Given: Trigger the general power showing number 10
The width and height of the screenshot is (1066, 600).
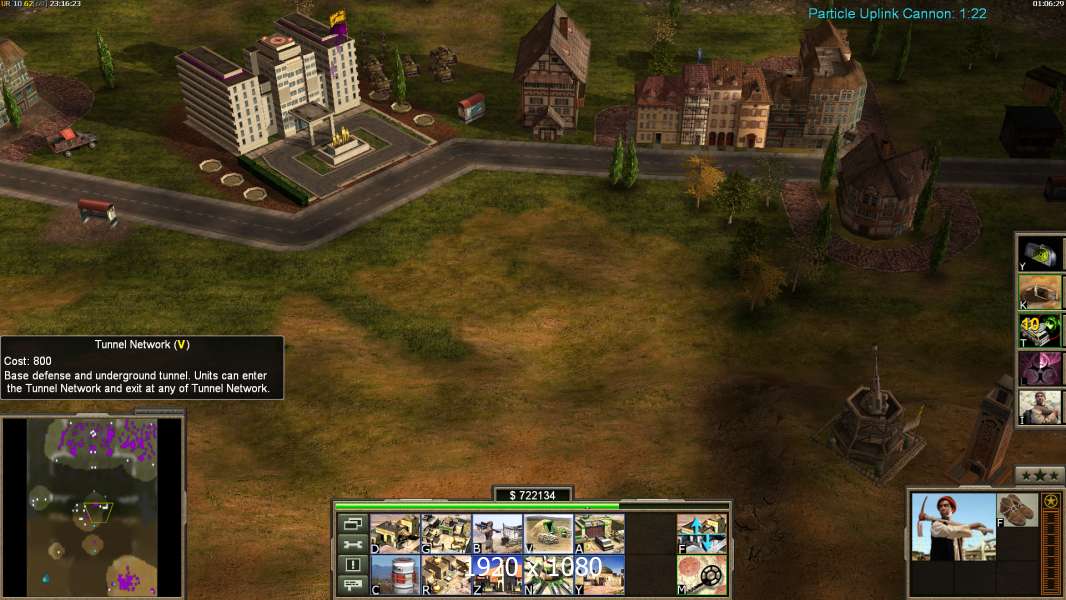Looking at the screenshot, I should pyautogui.click(x=1040, y=330).
